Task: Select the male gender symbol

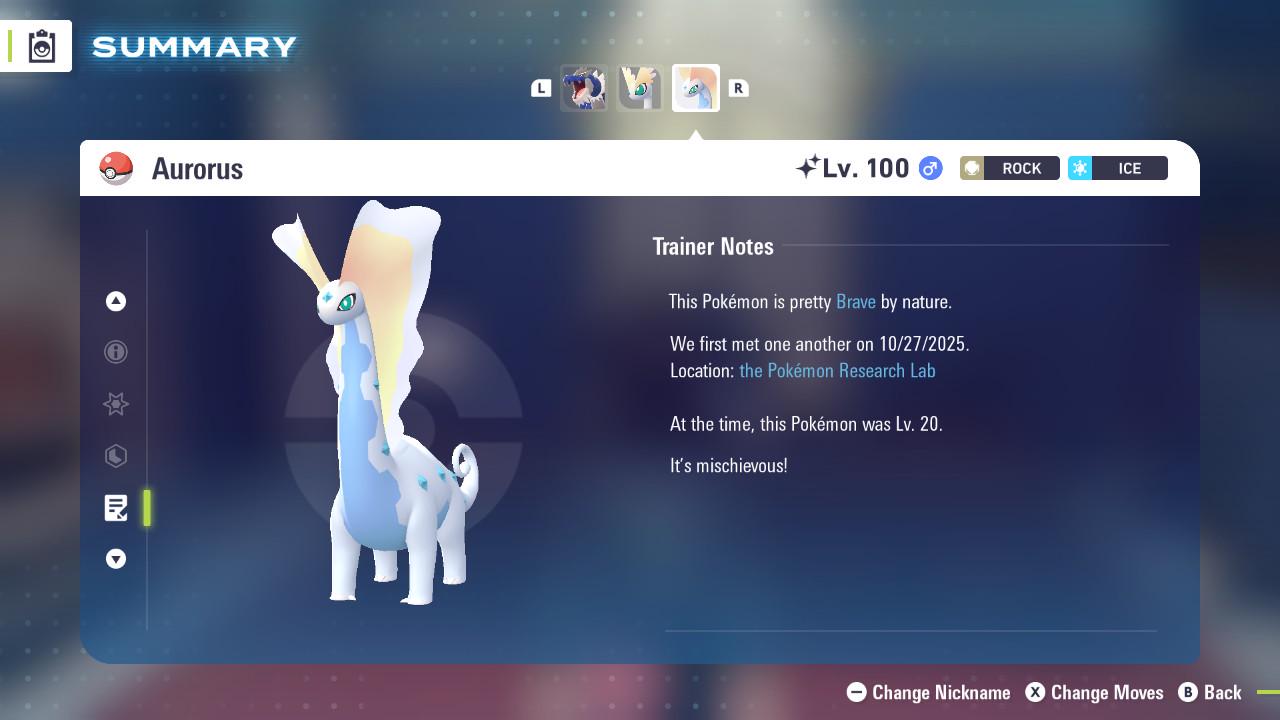Action: (x=929, y=168)
